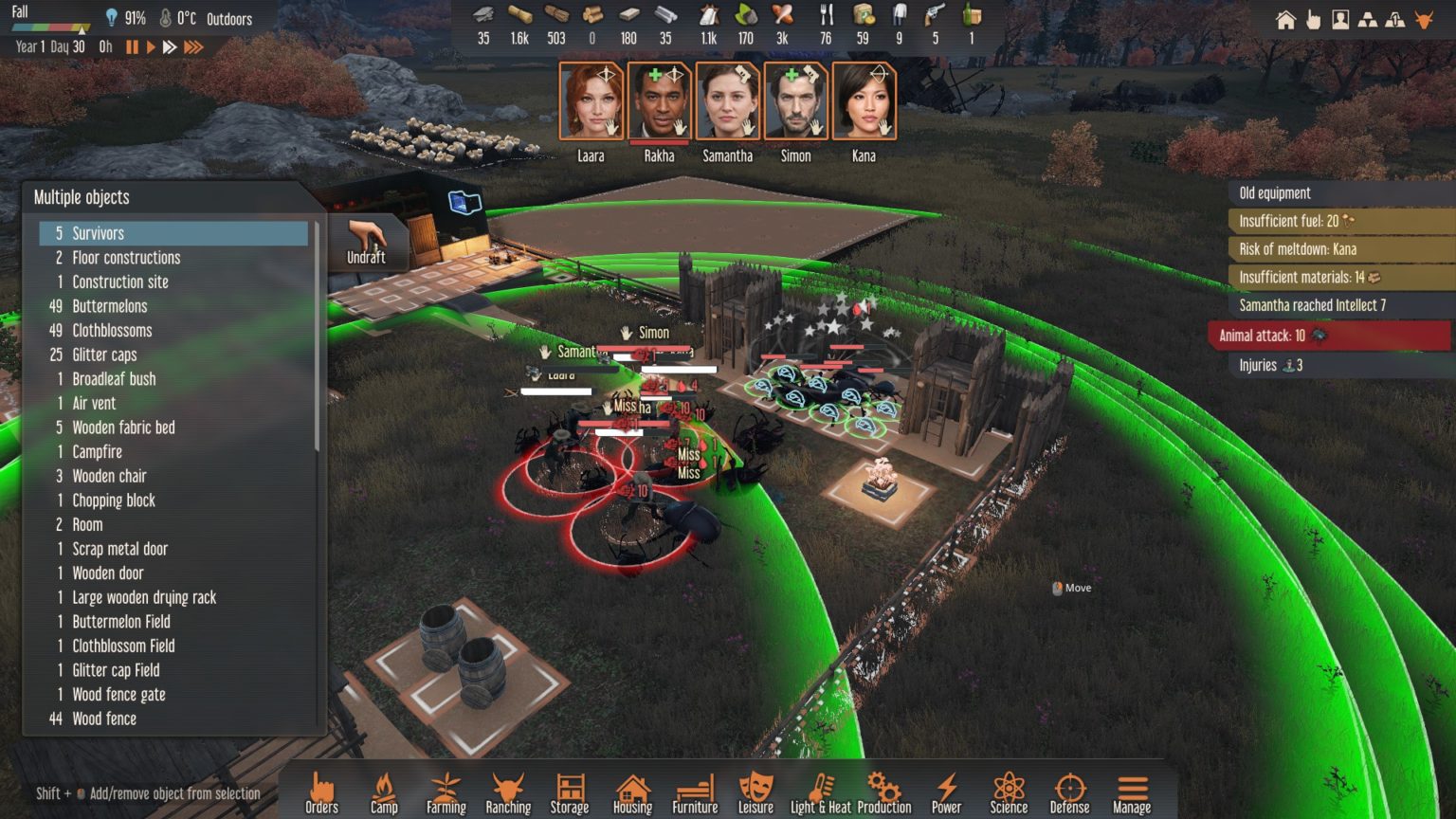Open the Orders menu
The height and width of the screenshot is (819, 1456).
coord(321,792)
